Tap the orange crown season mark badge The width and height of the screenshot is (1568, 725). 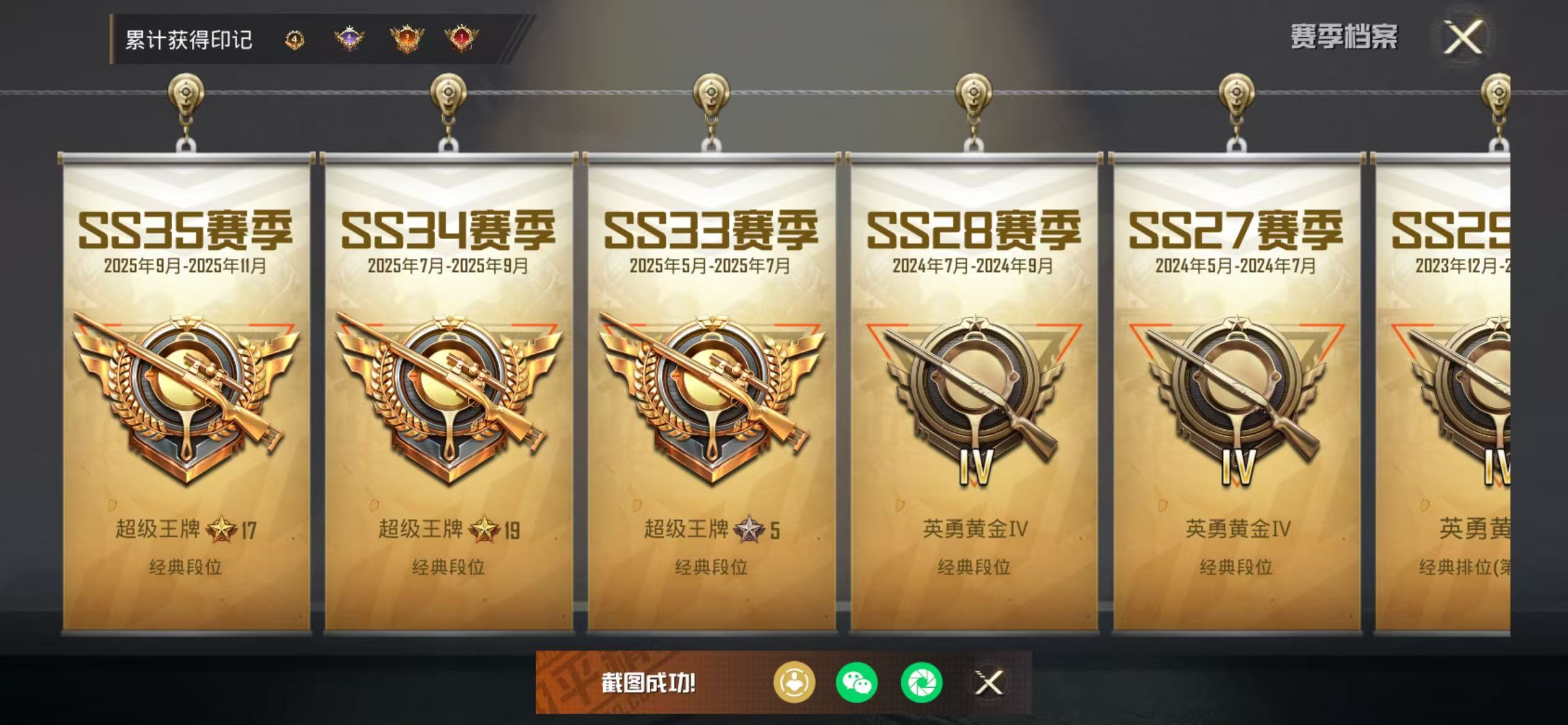click(406, 38)
